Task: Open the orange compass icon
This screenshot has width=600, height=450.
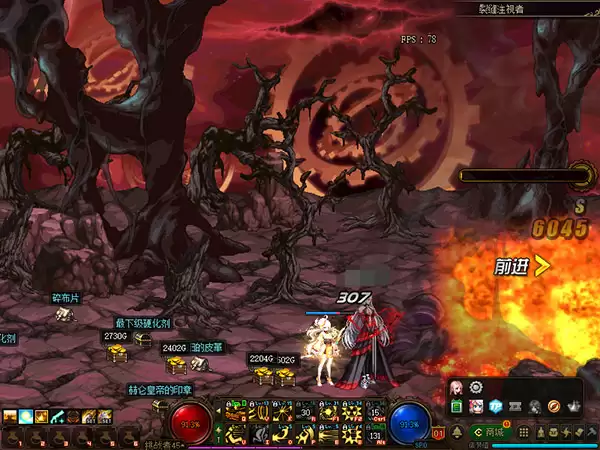Action: [553, 407]
